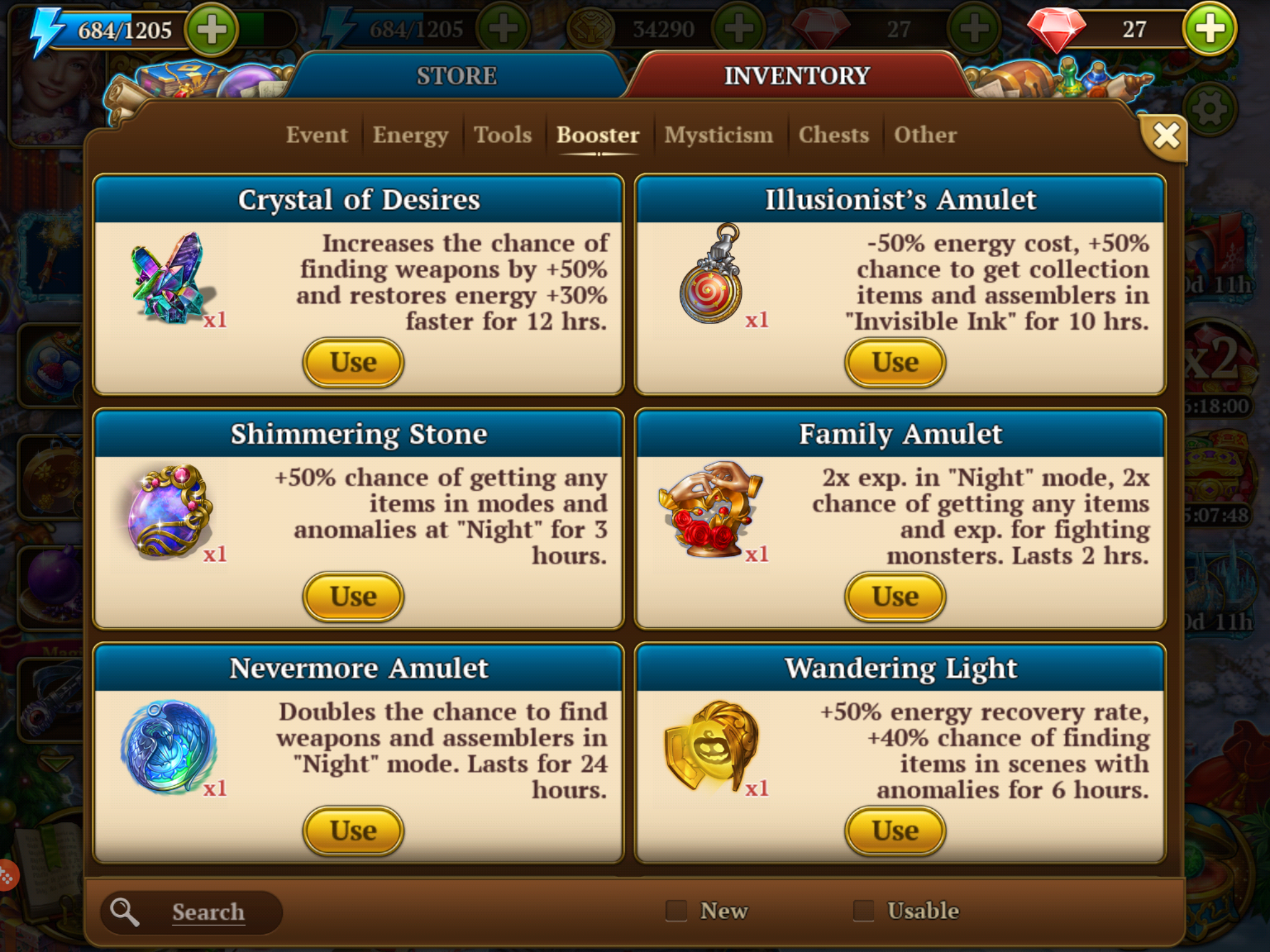The image size is (1270, 952).
Task: Use the Nevermore Amulet
Action: point(353,831)
